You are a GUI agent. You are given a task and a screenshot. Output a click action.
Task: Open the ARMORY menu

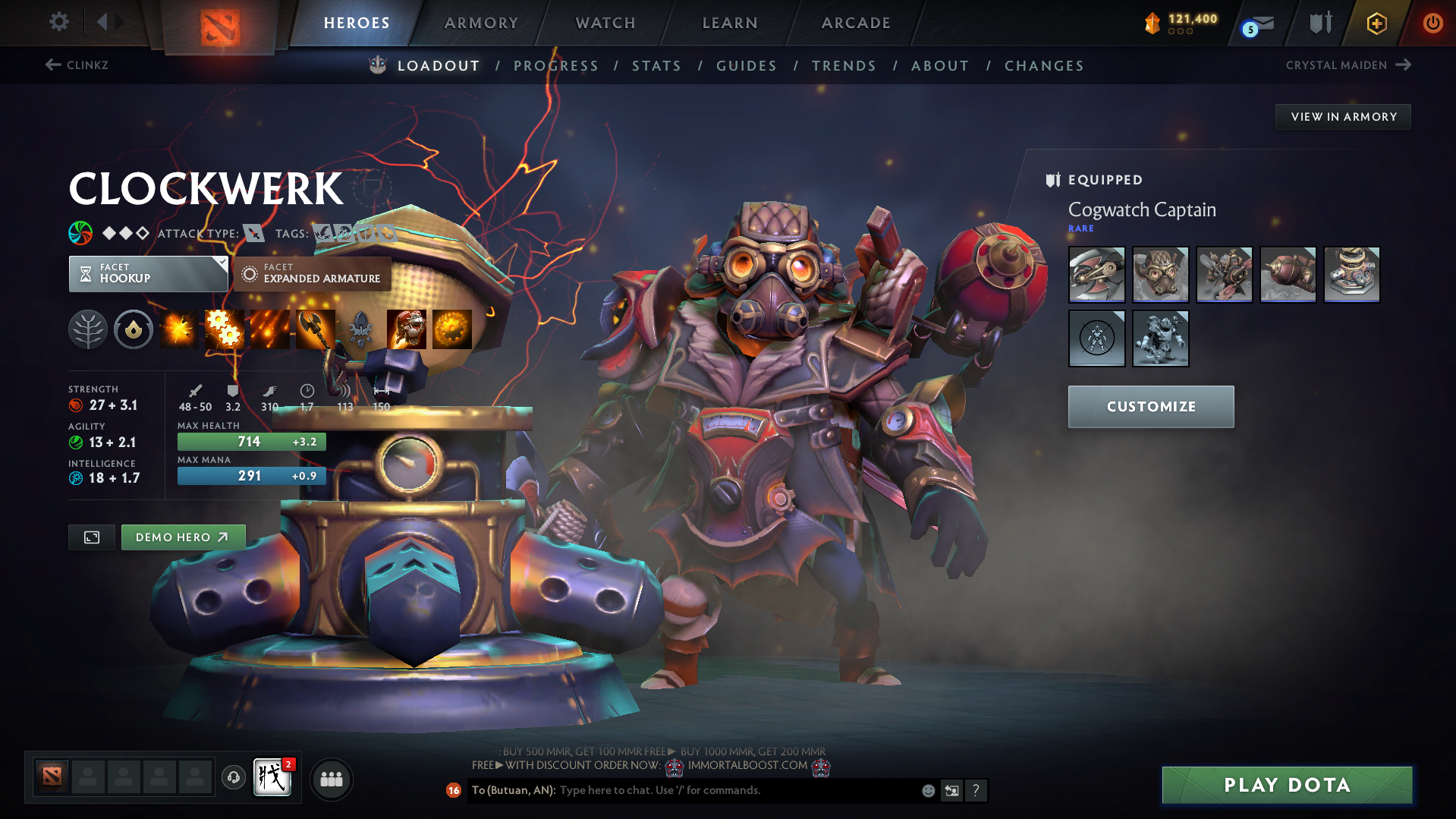[481, 23]
